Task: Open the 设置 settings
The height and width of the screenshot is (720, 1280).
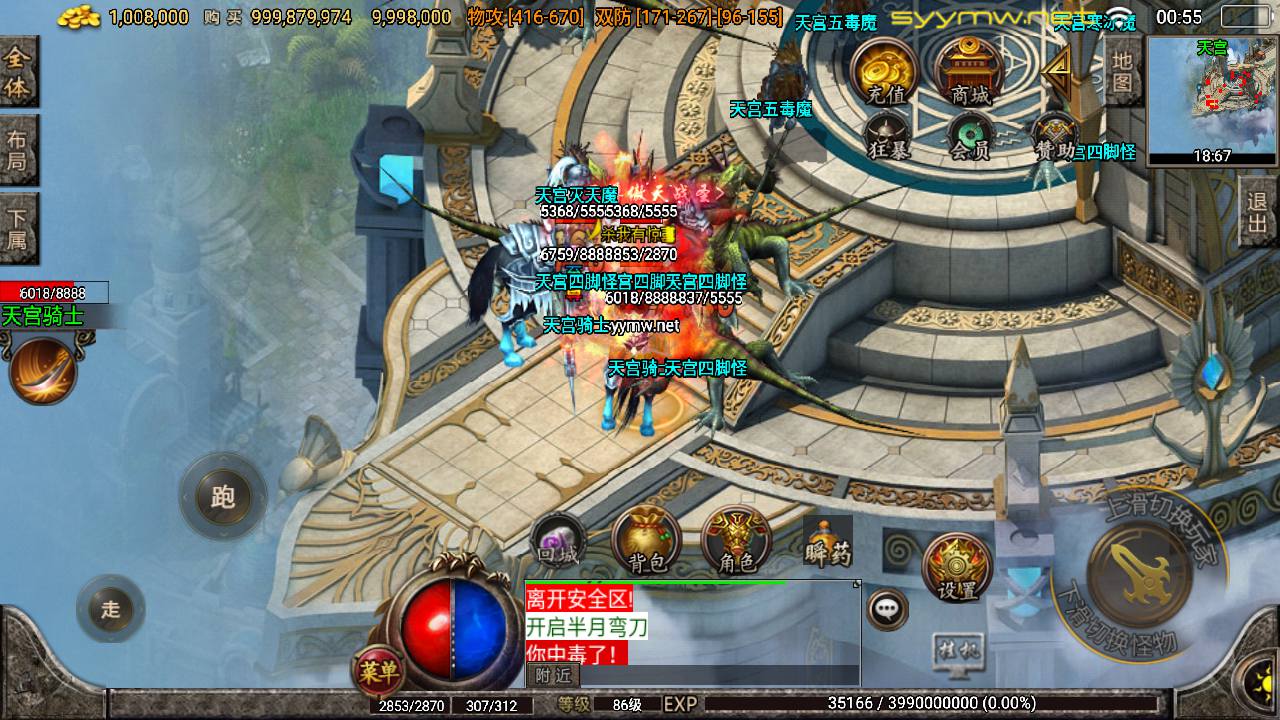Action: pos(957,568)
